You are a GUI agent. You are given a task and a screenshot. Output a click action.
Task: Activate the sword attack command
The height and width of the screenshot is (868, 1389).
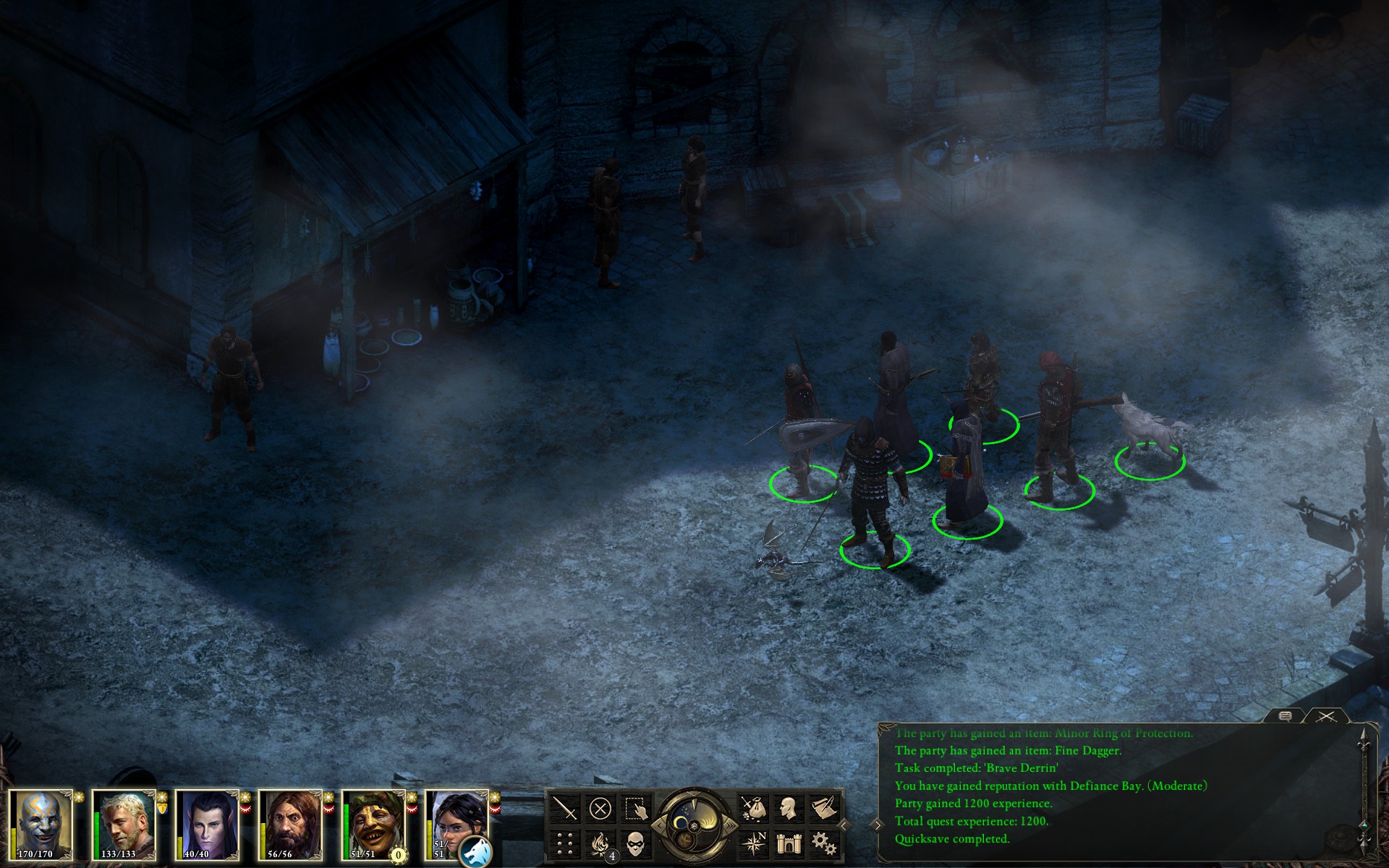coord(565,808)
